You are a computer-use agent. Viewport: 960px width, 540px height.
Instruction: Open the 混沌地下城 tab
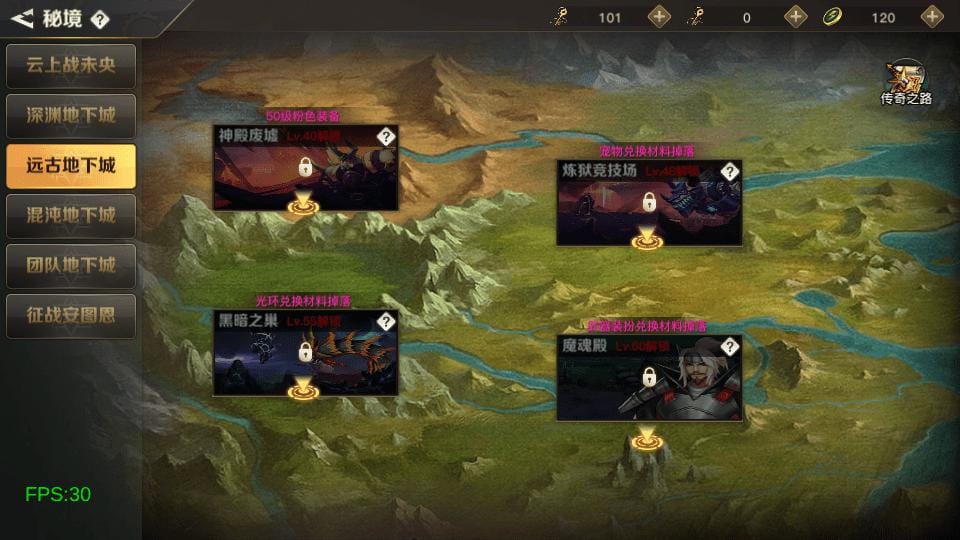point(71,216)
